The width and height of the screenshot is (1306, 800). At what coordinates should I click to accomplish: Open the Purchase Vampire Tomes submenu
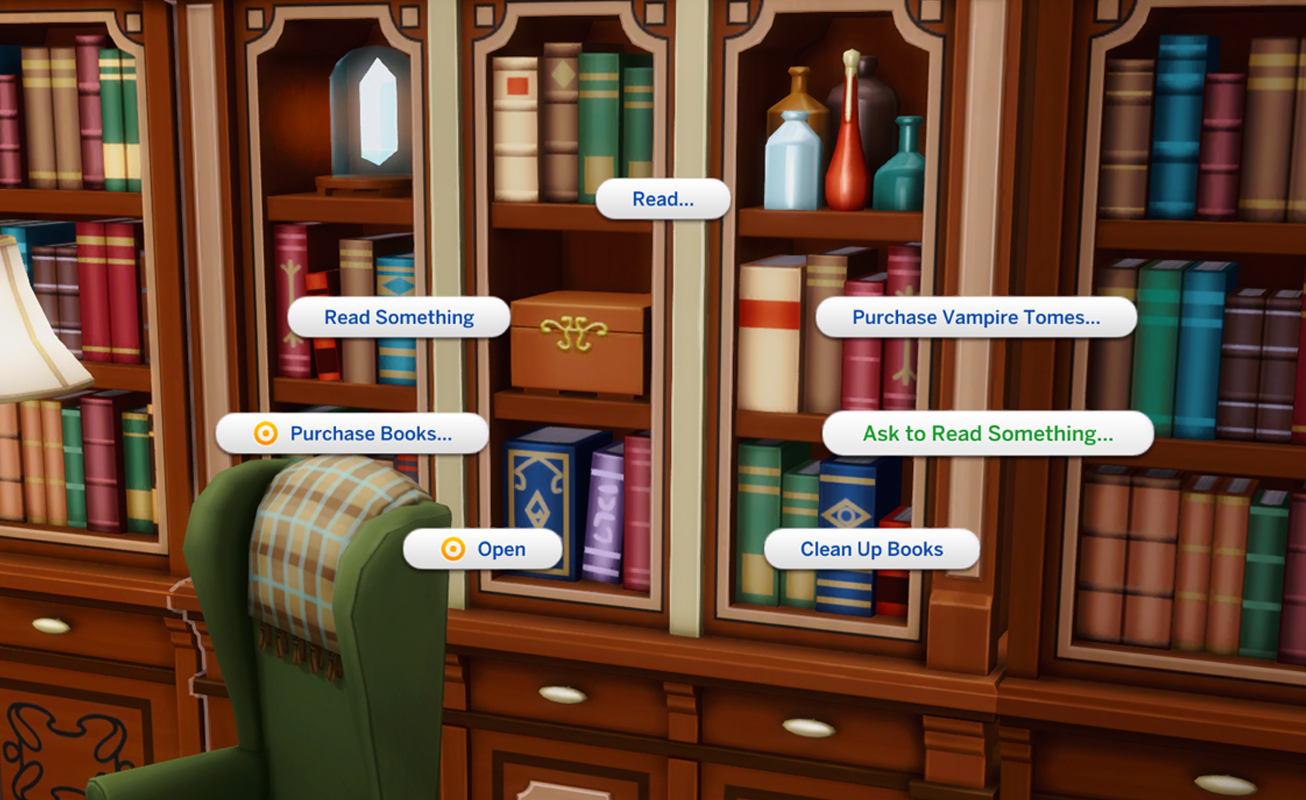point(975,316)
